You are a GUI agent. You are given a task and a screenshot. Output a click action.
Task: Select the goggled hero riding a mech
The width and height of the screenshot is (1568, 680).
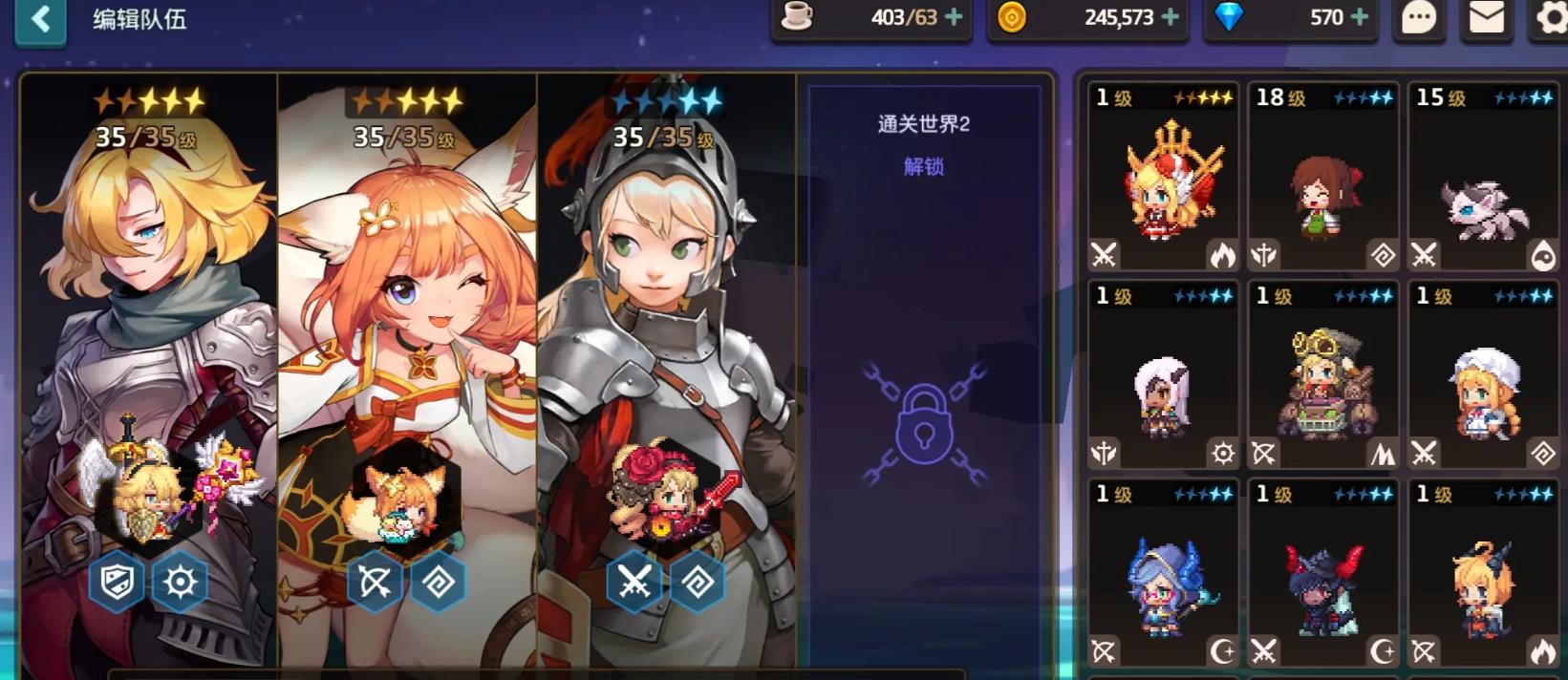click(x=1323, y=375)
